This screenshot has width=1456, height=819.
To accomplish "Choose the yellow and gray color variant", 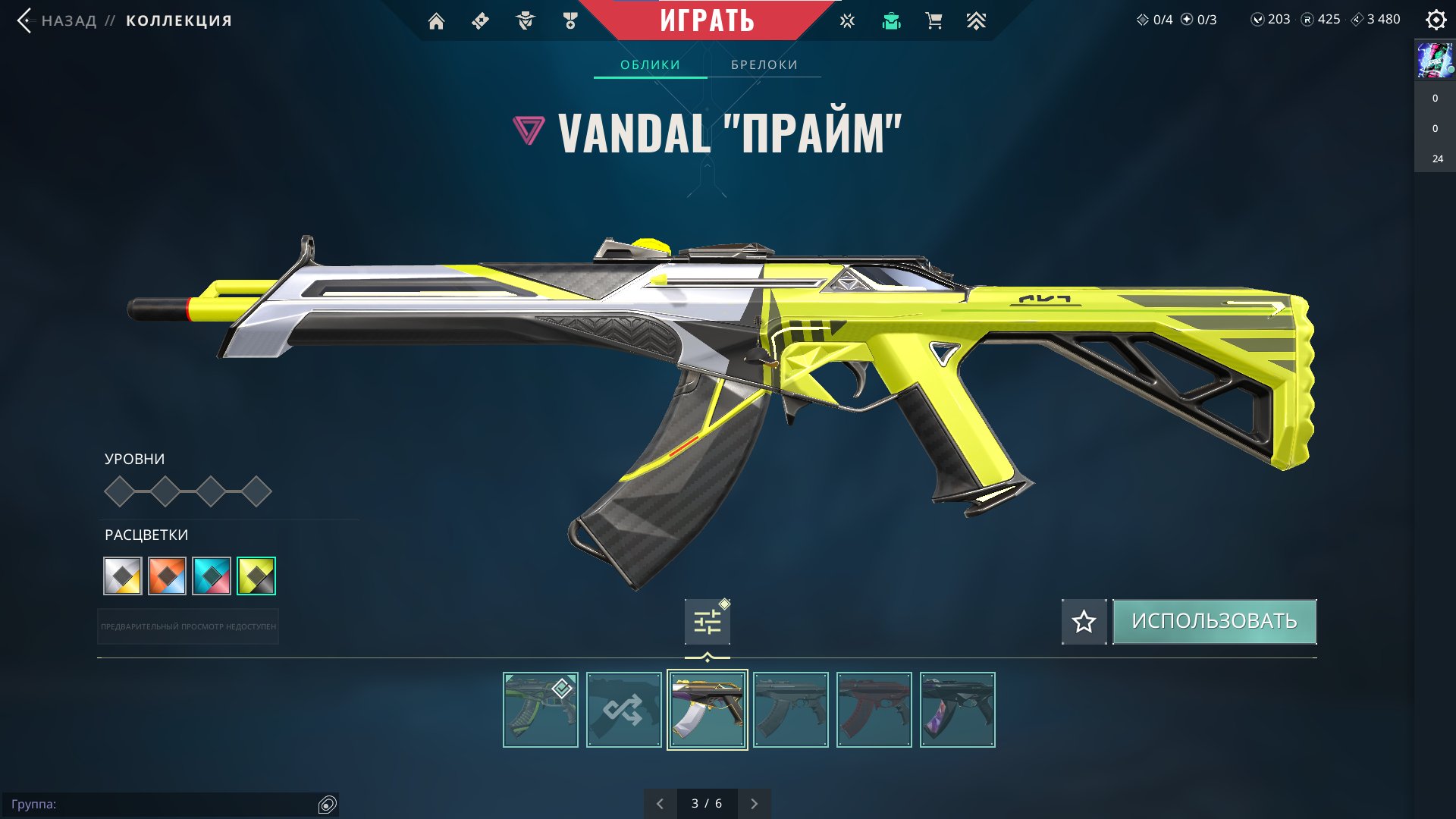I will 256,576.
